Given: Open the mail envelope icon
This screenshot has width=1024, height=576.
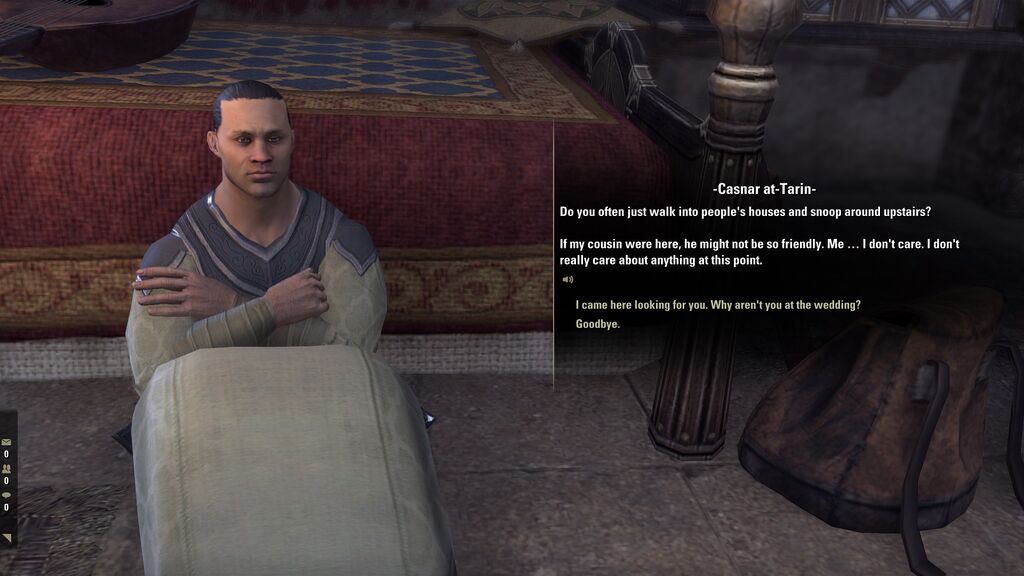Looking at the screenshot, I should click(6, 441).
